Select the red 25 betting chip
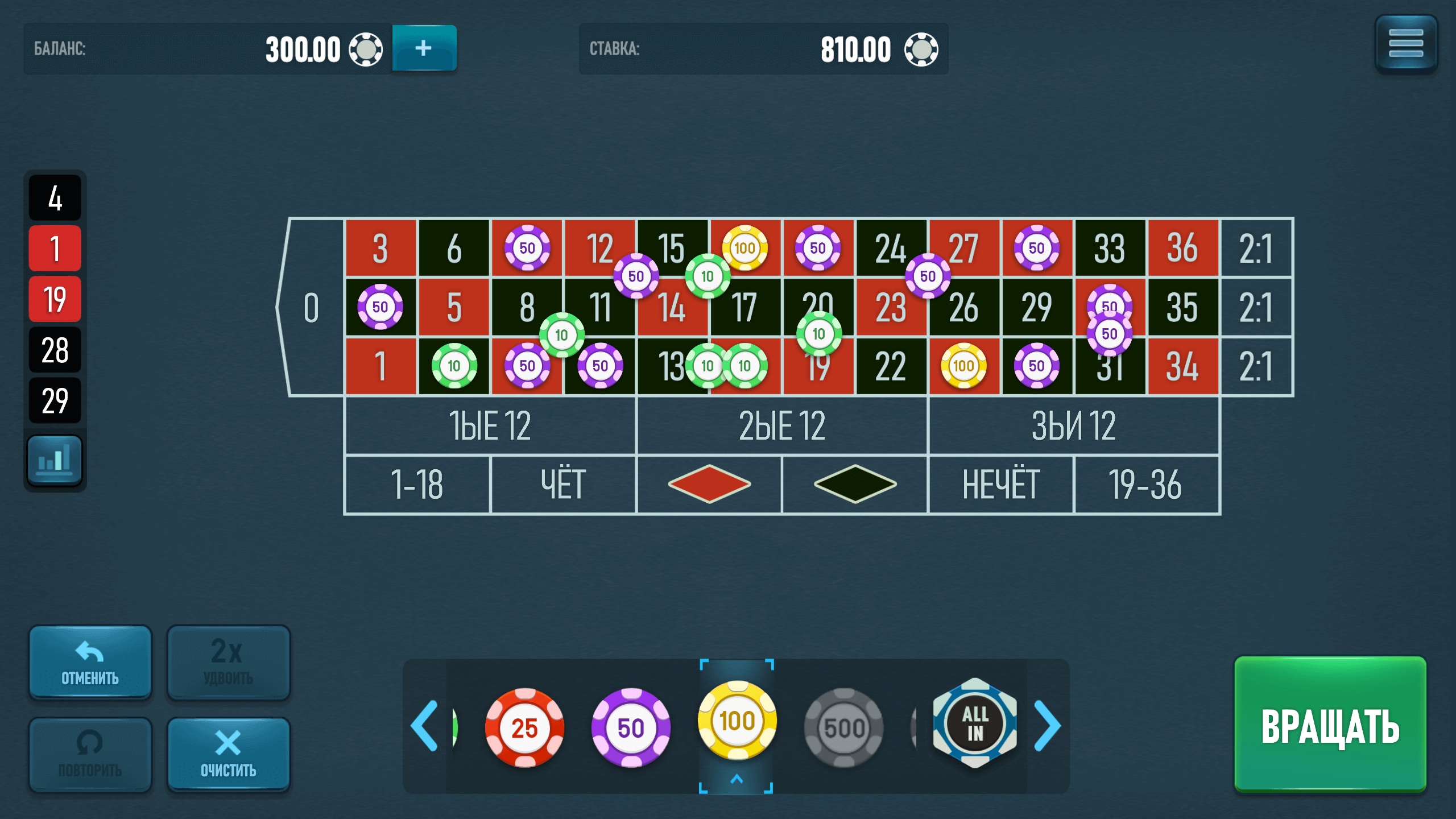Screen dimensions: 1456x819 coord(524,727)
